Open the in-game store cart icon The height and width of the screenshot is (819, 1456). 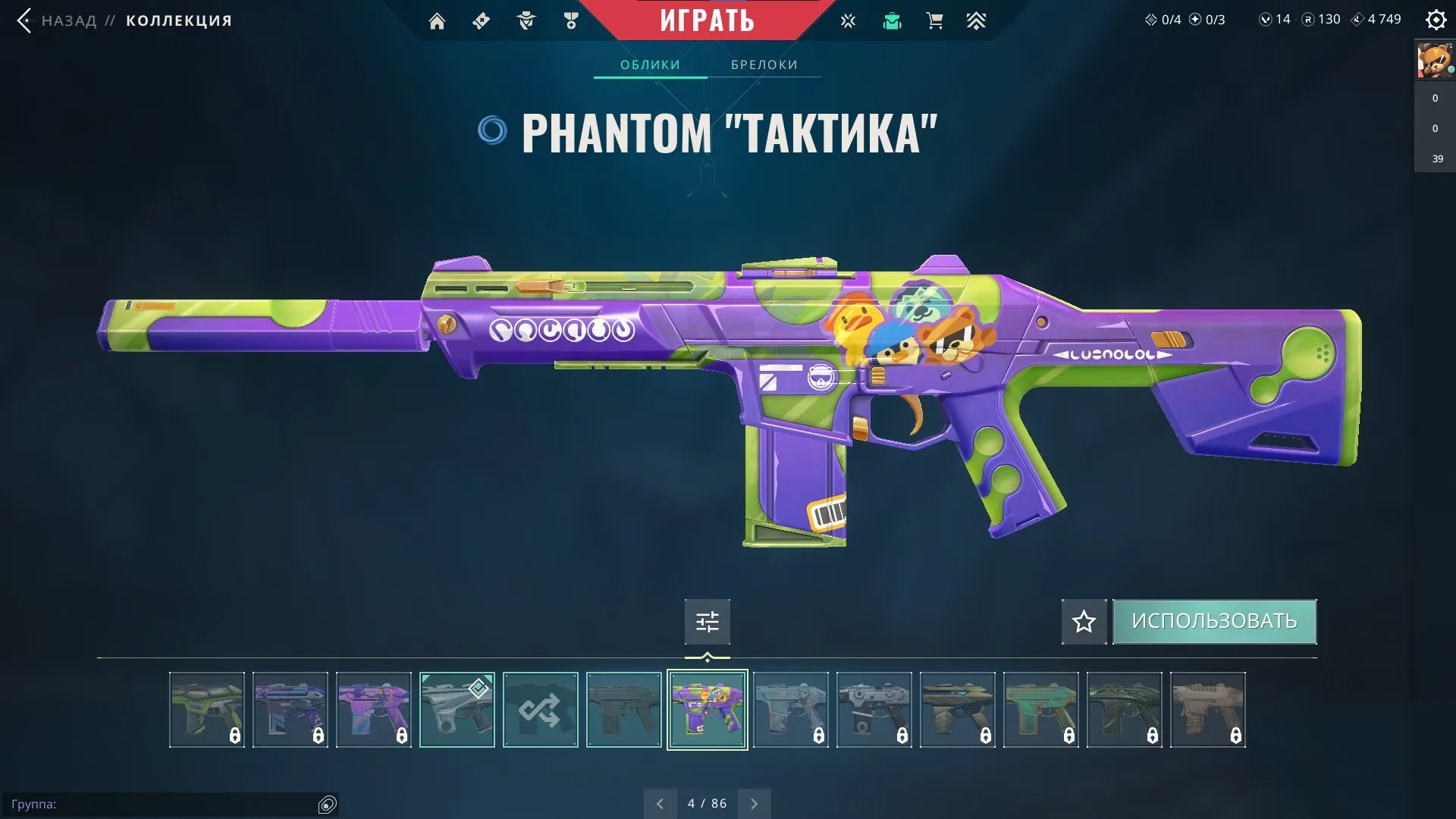[934, 20]
